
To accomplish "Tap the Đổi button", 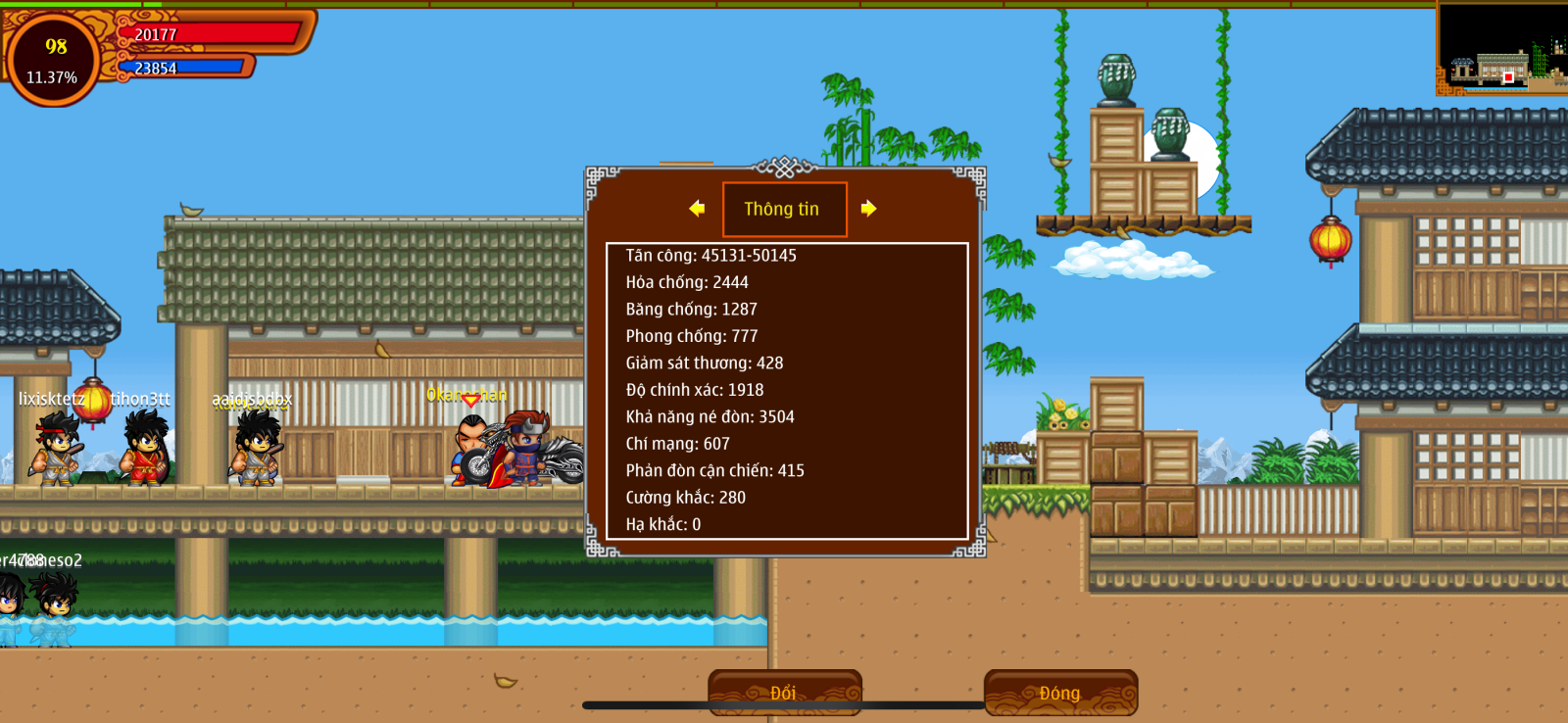I will [x=784, y=693].
